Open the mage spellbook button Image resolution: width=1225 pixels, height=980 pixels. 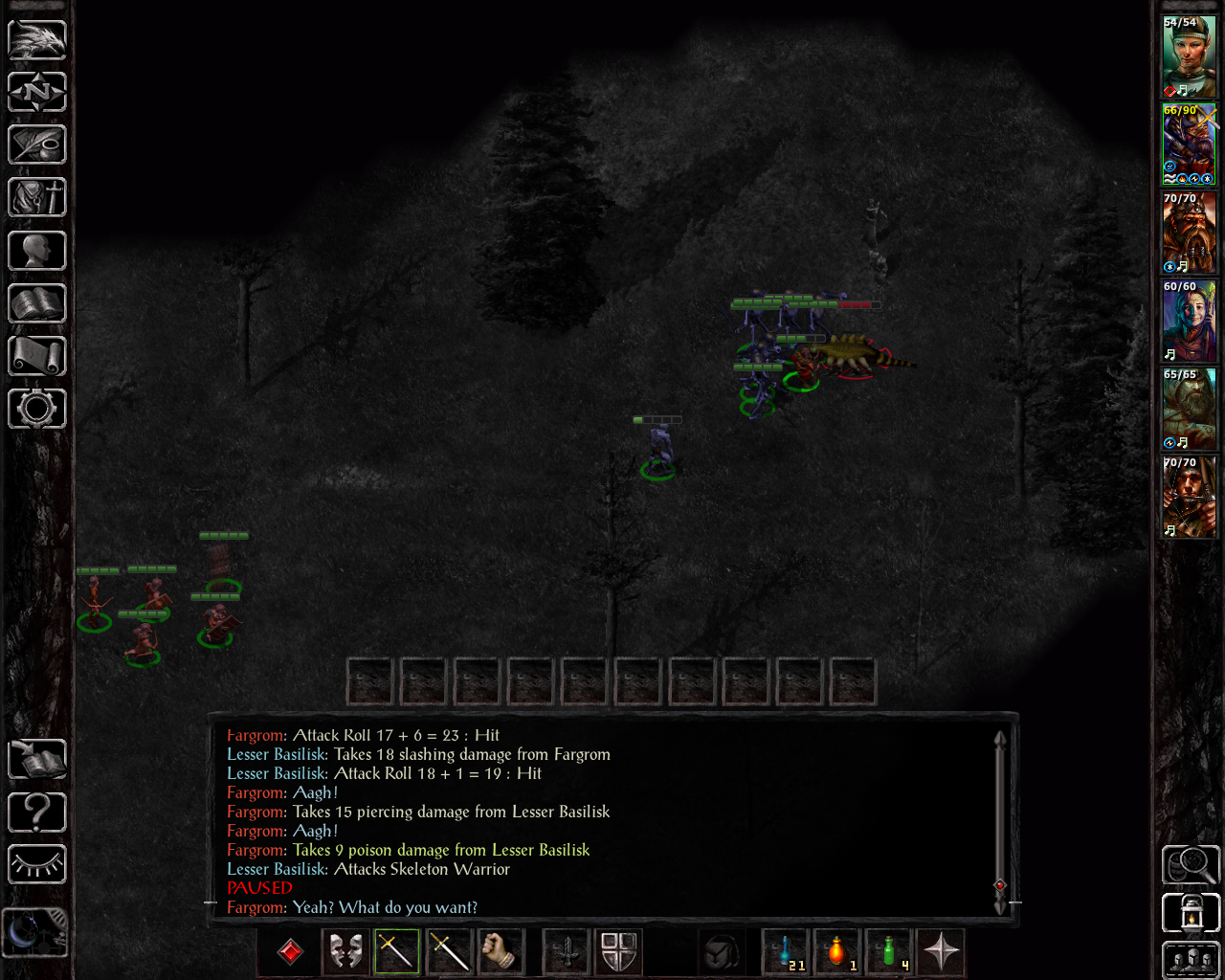coord(37,304)
